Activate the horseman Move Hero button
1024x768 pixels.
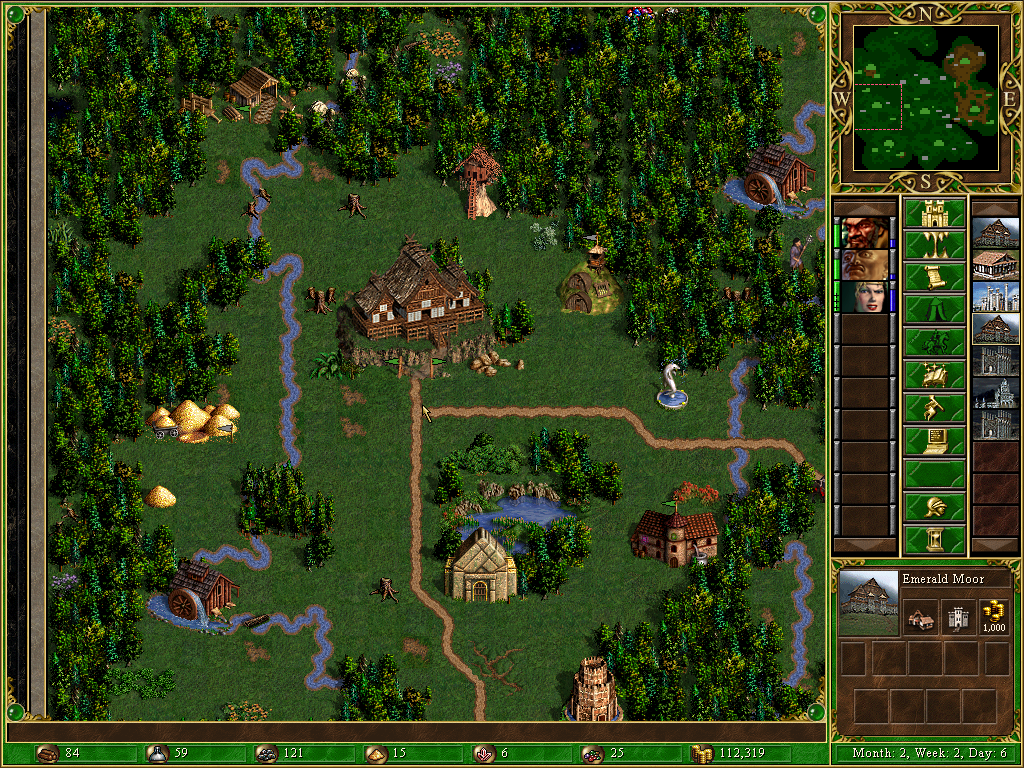pyautogui.click(x=934, y=342)
